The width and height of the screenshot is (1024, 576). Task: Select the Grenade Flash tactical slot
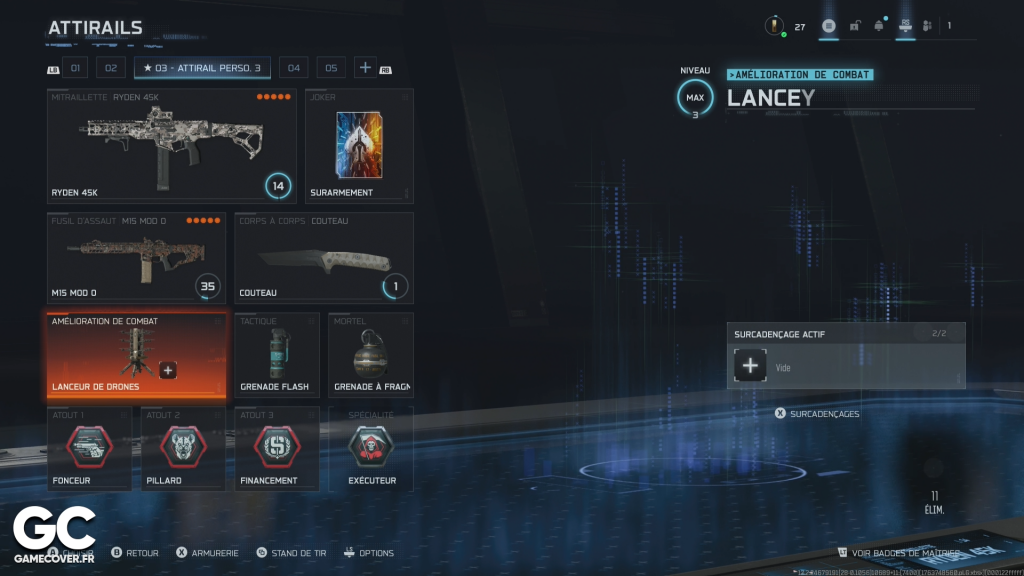tap(277, 355)
